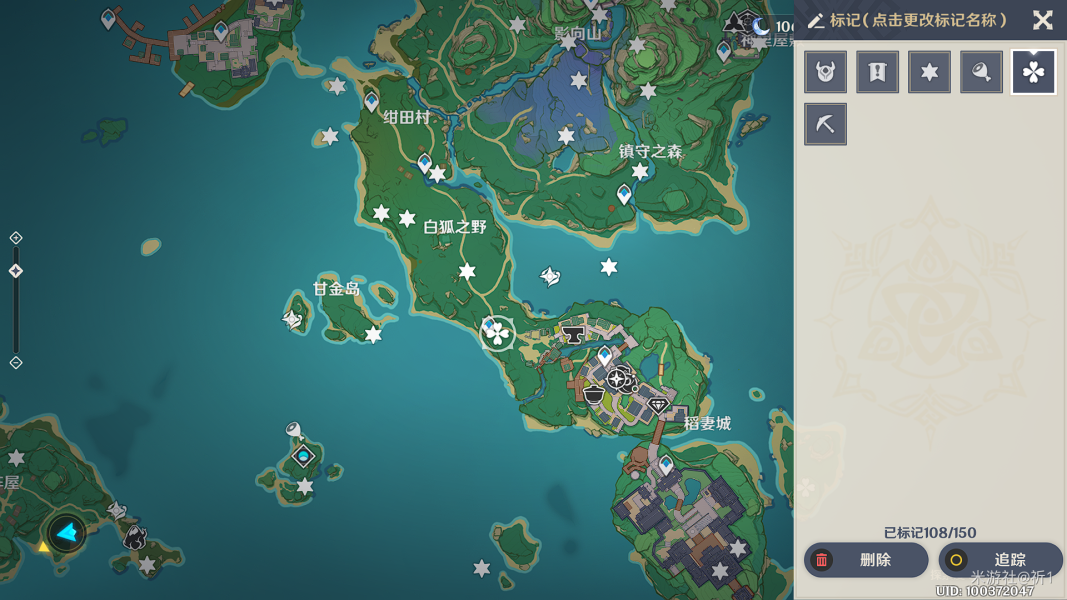The image size is (1067, 600).
Task: Click the diamond jewelry shop map icon
Action: pos(658,405)
